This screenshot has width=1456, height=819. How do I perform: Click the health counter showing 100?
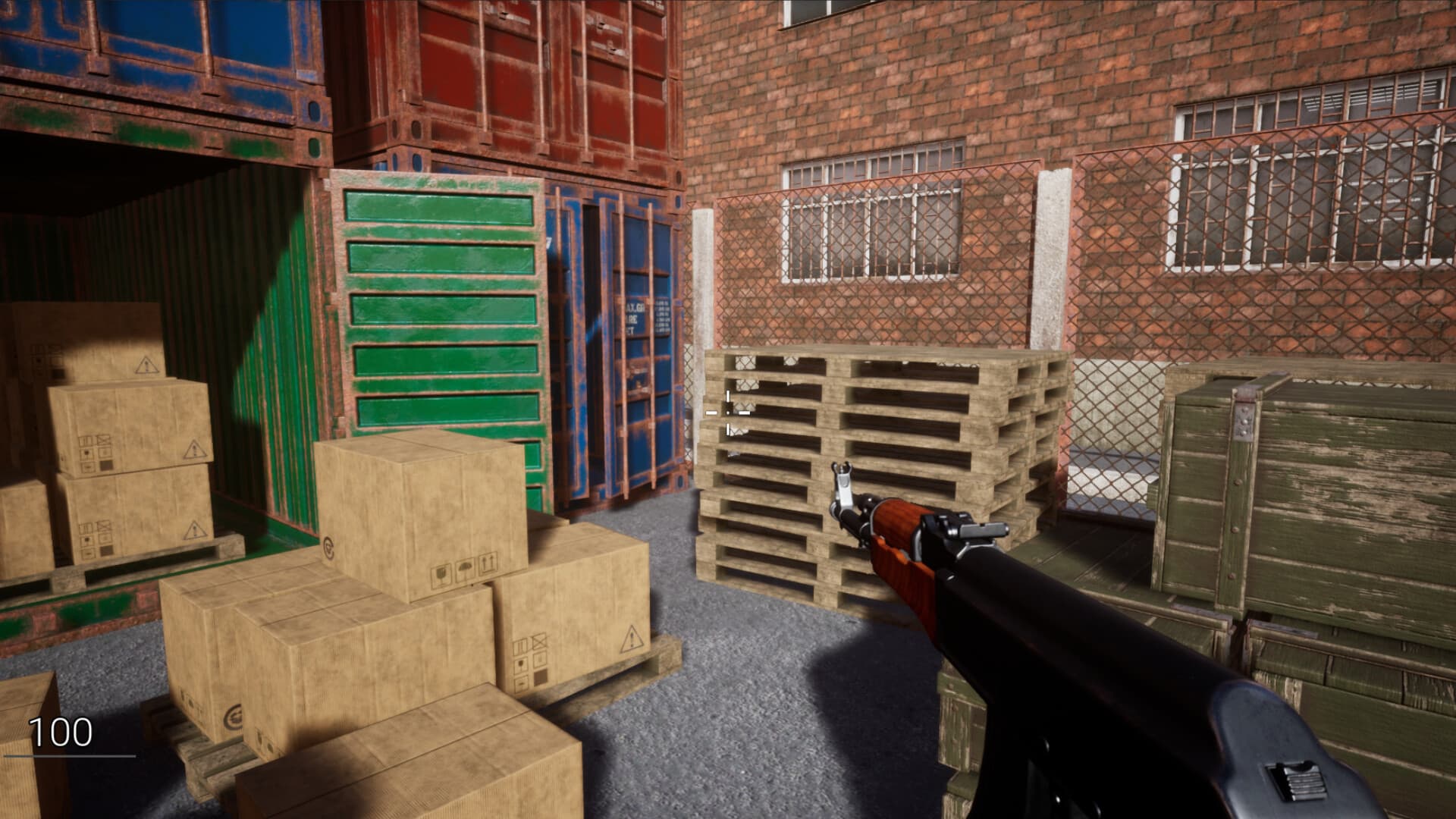(61, 732)
